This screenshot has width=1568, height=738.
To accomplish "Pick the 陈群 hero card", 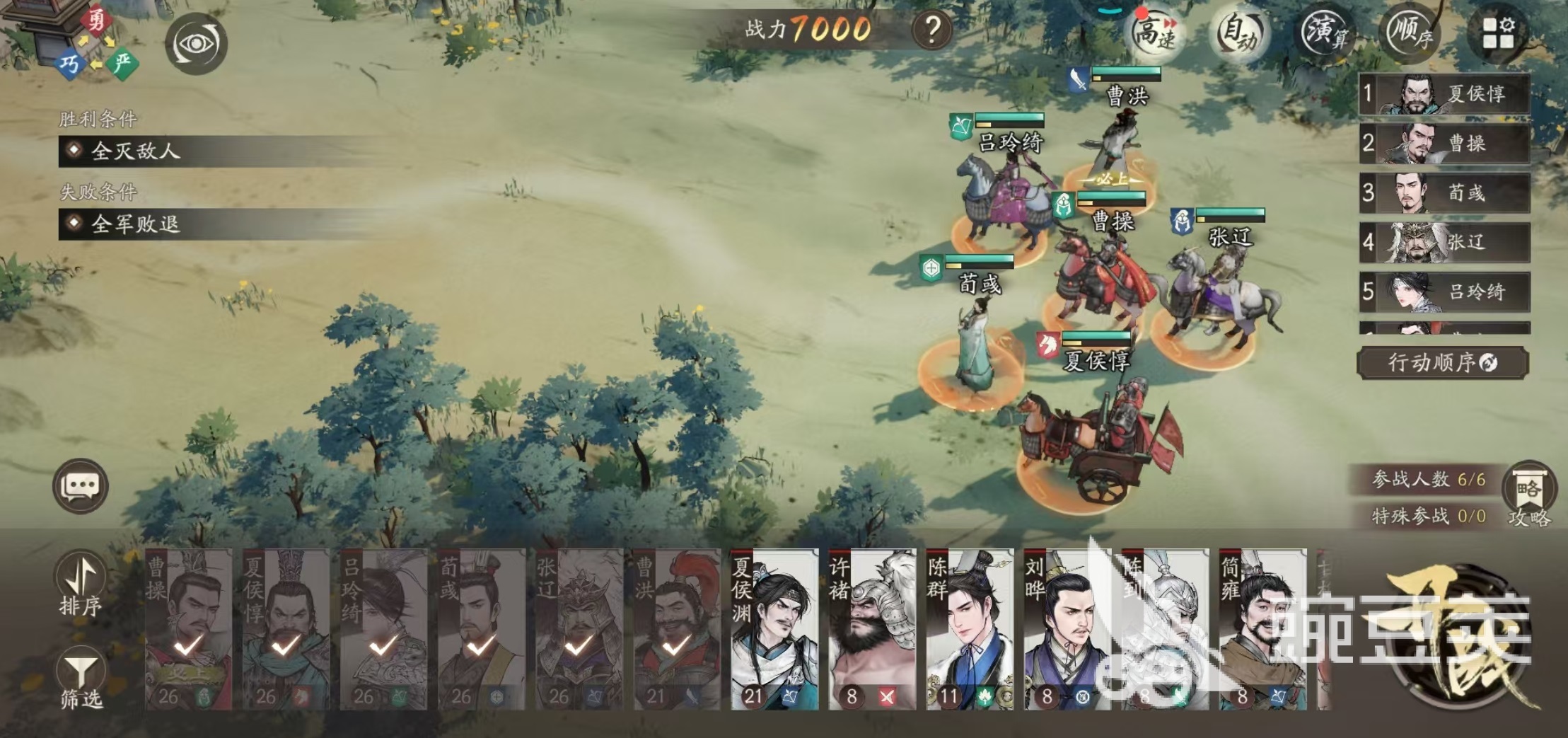I will point(969,629).
